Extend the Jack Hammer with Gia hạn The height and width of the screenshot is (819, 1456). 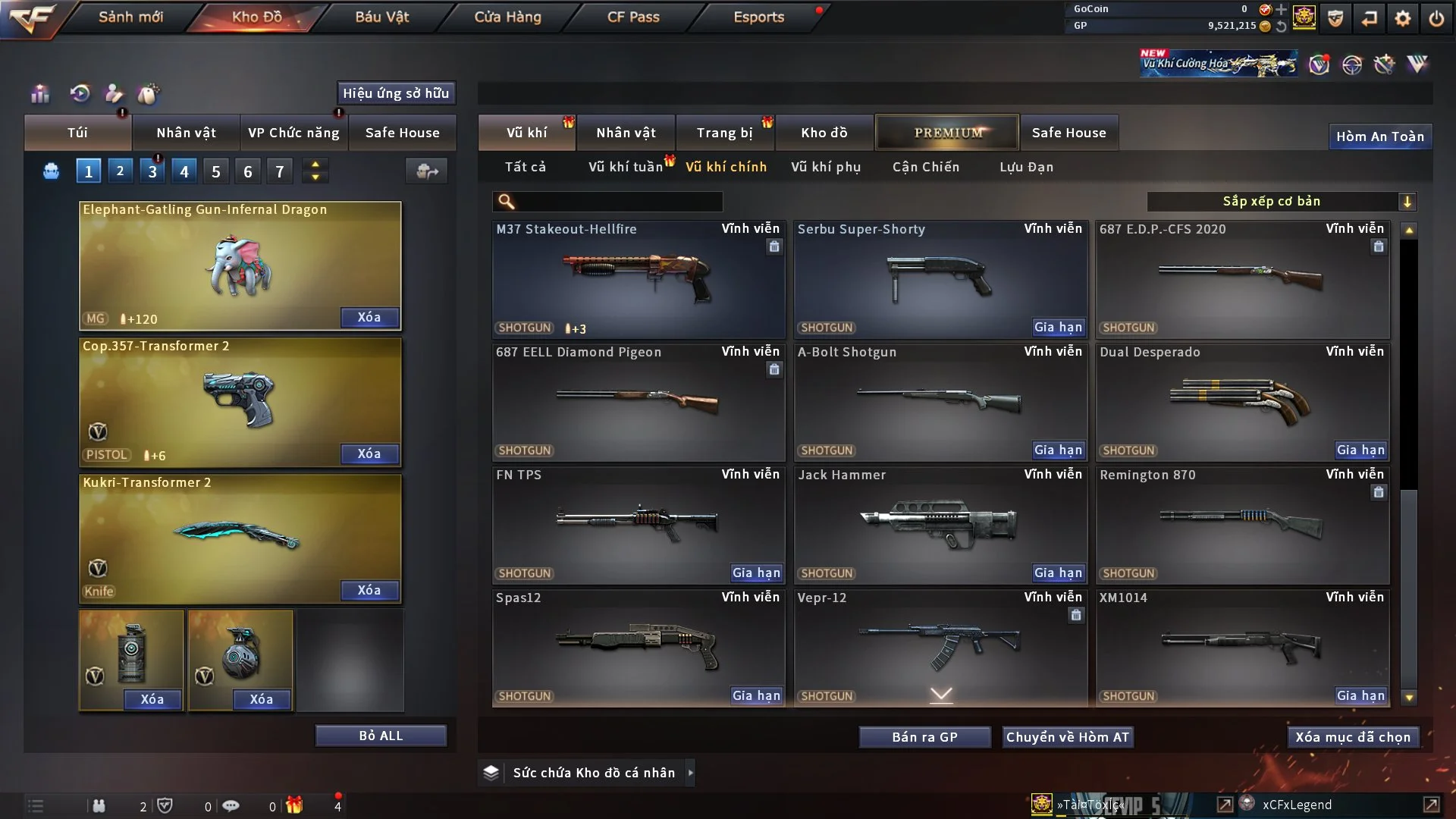click(1058, 573)
